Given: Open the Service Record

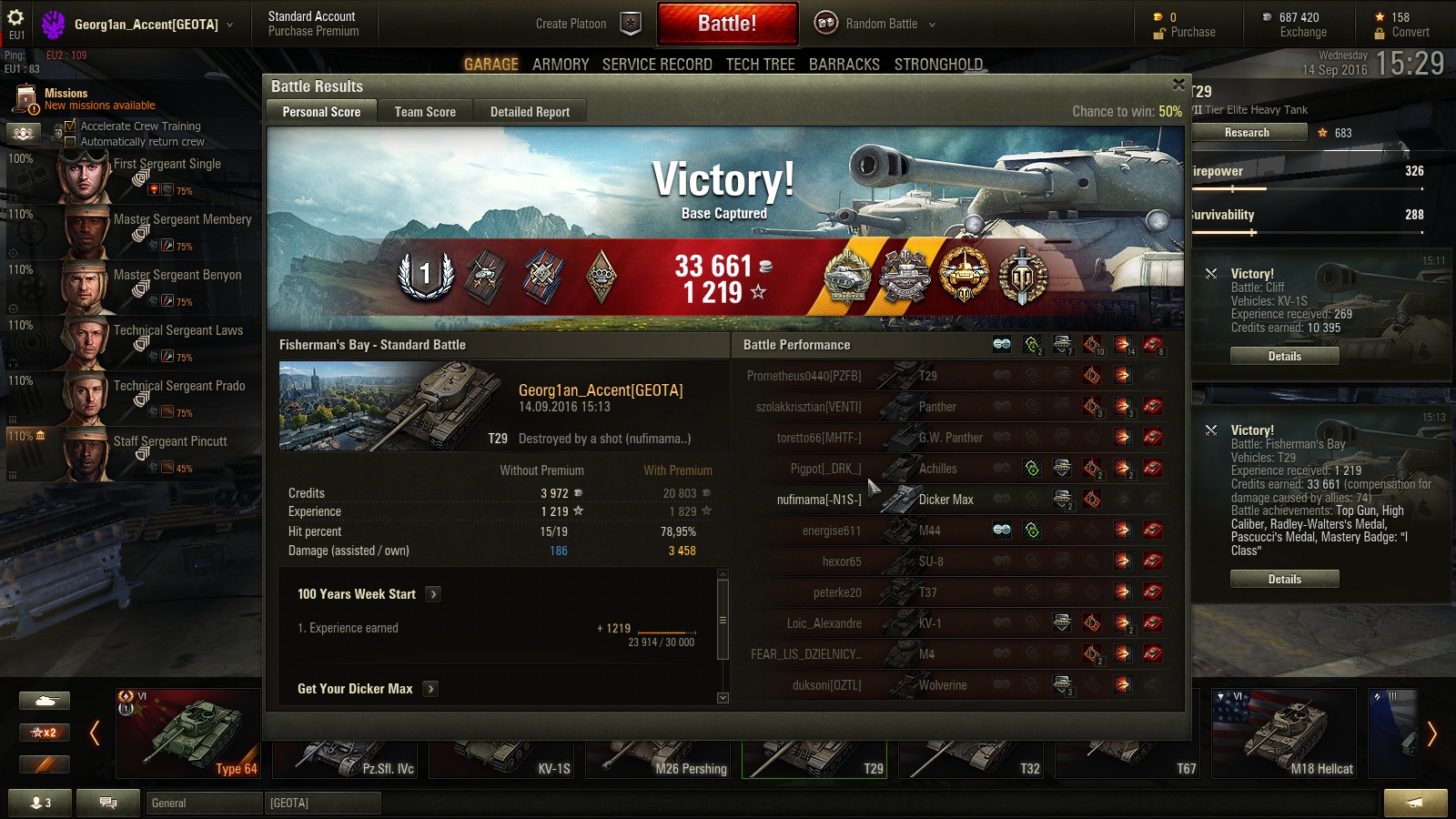Looking at the screenshot, I should (x=657, y=65).
